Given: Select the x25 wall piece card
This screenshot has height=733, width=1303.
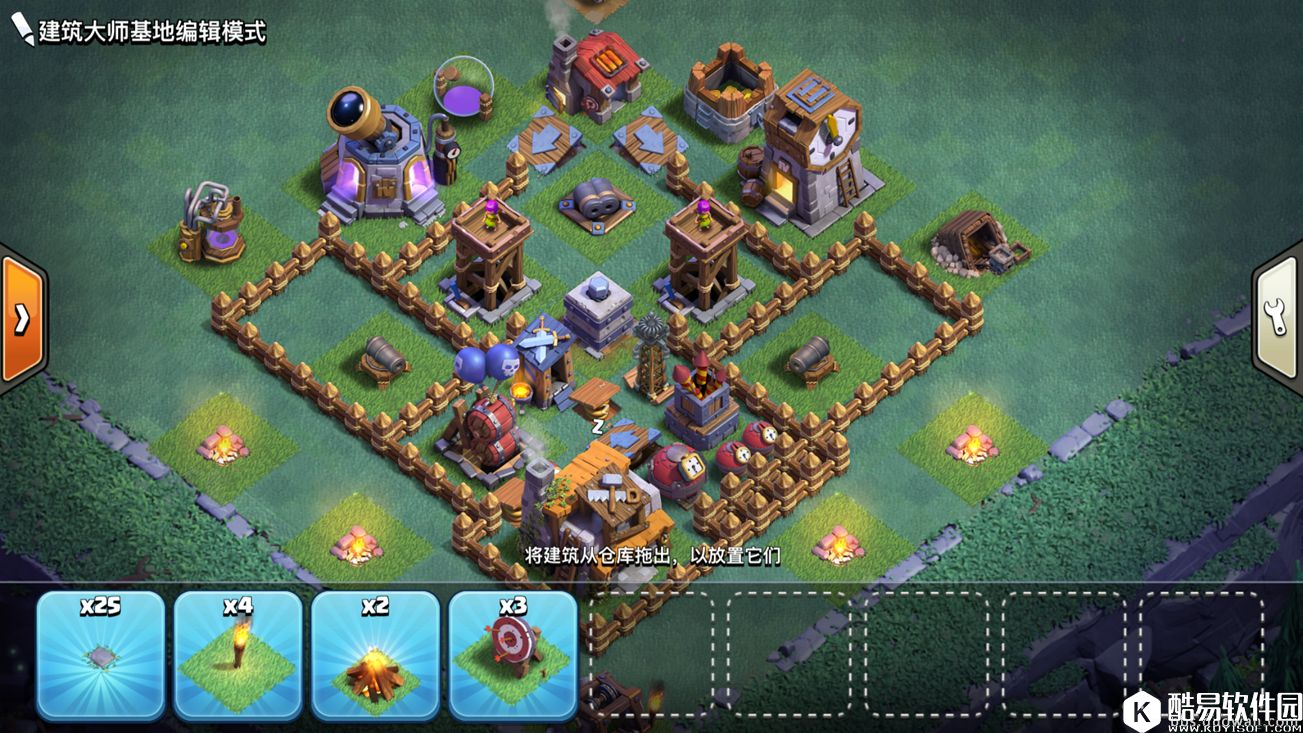Looking at the screenshot, I should 101,655.
